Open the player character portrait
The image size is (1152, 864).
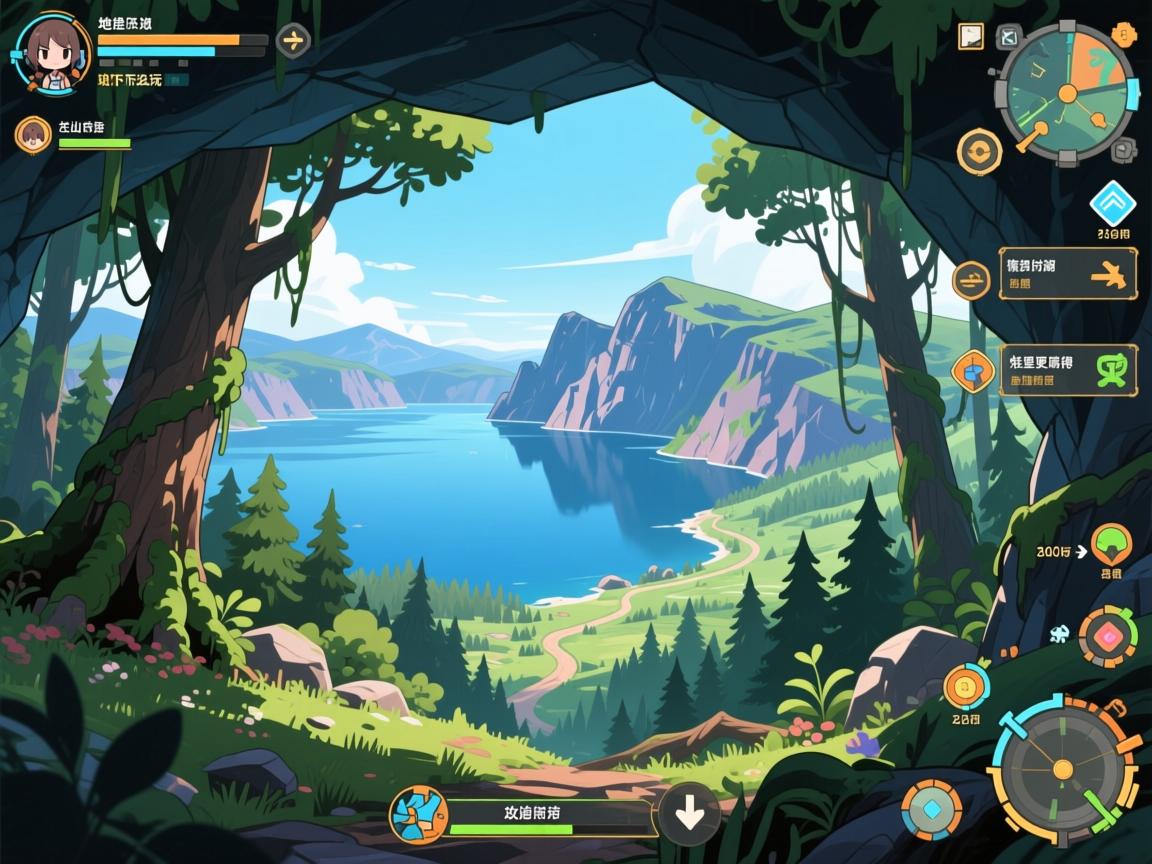point(47,51)
